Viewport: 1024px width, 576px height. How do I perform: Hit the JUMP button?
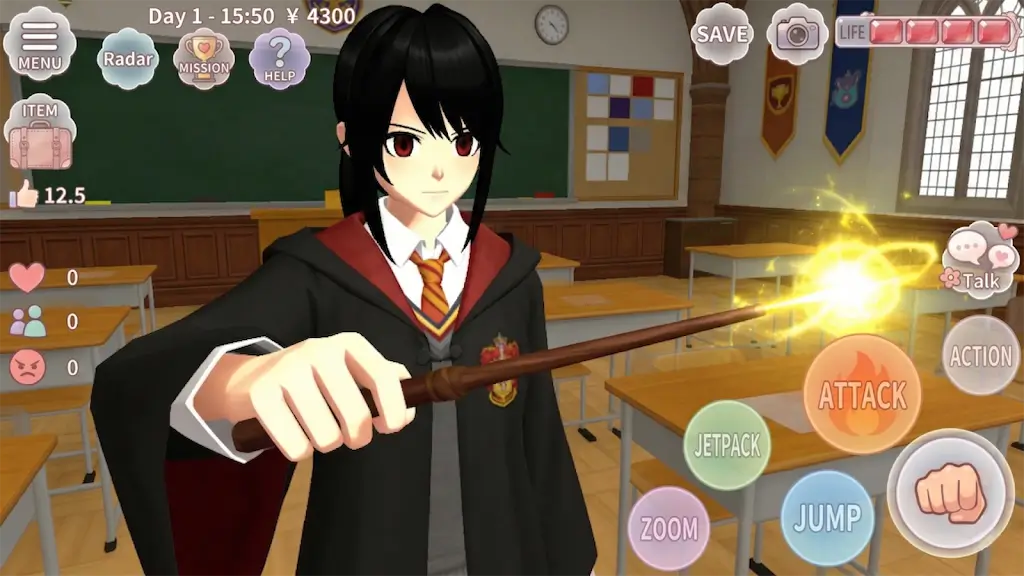[827, 518]
